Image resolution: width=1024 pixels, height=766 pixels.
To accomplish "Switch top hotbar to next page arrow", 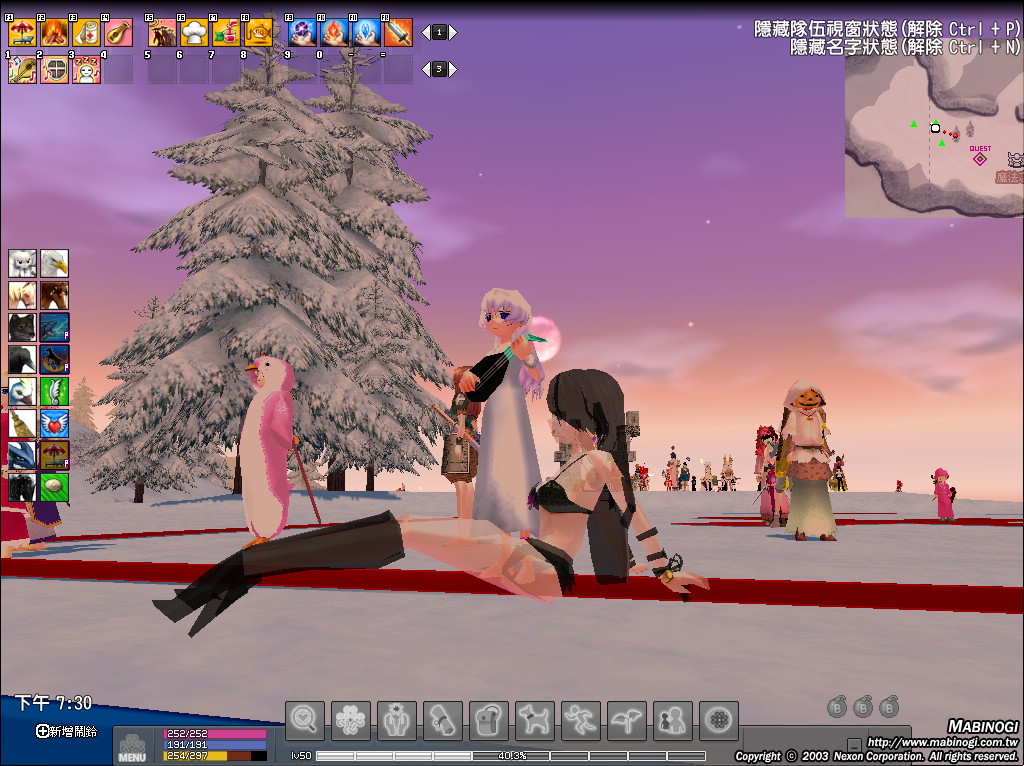I will (453, 33).
